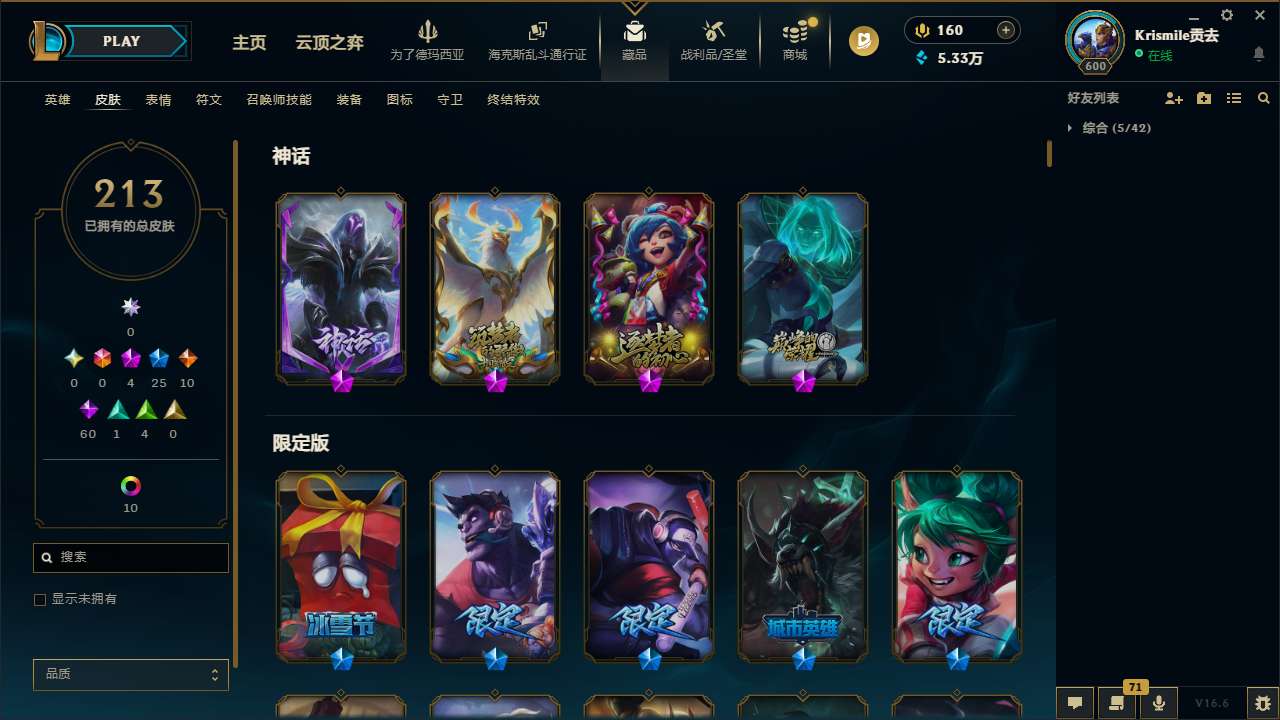The width and height of the screenshot is (1280, 720).
Task: Open the add friend icon
Action: tap(1172, 98)
